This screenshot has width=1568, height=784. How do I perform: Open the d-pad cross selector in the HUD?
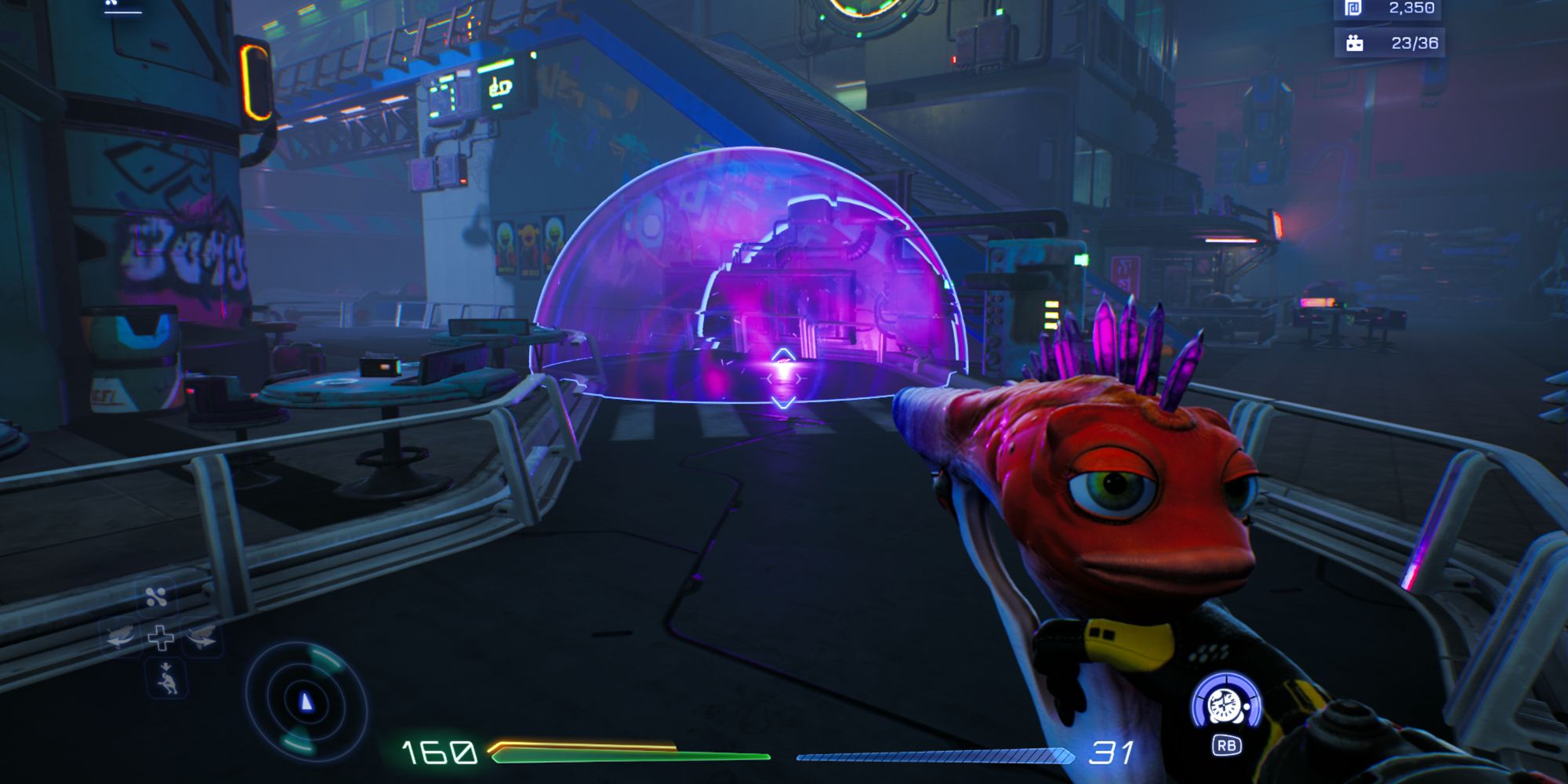(x=160, y=638)
